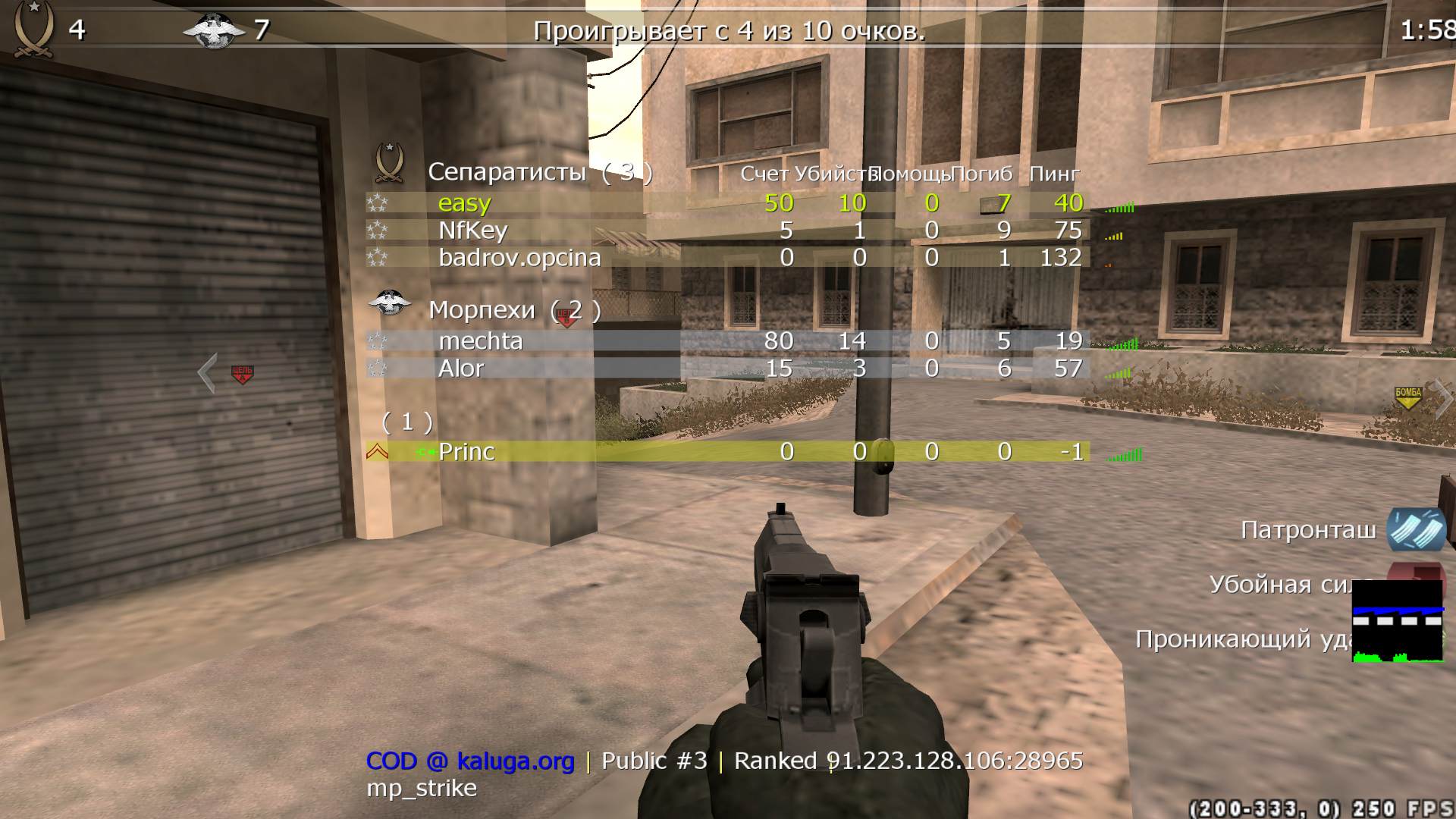Open the COD @ kaluga.org server link

pyautogui.click(x=470, y=760)
